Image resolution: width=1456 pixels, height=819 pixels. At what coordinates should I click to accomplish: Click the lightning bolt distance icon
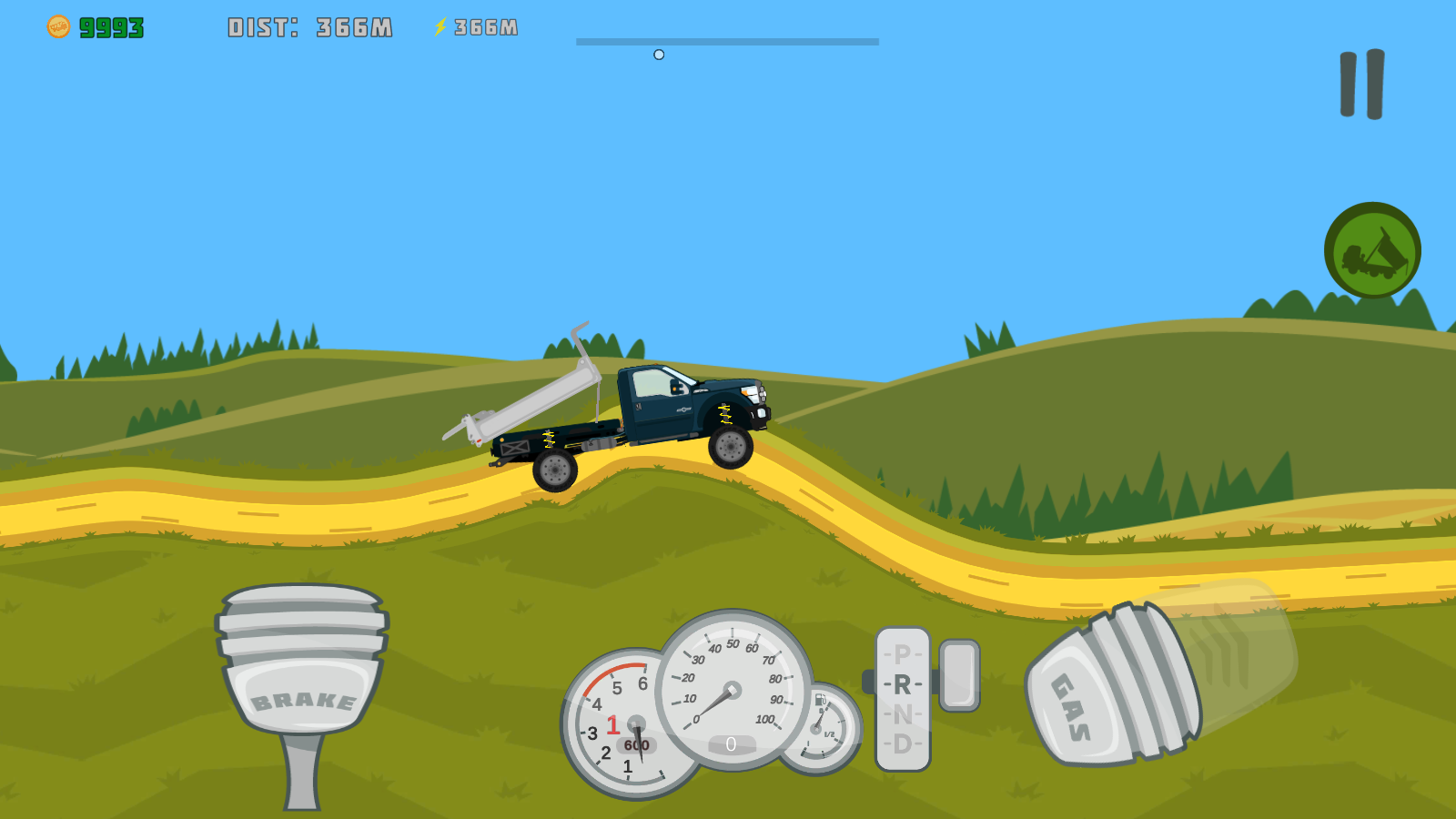click(440, 26)
